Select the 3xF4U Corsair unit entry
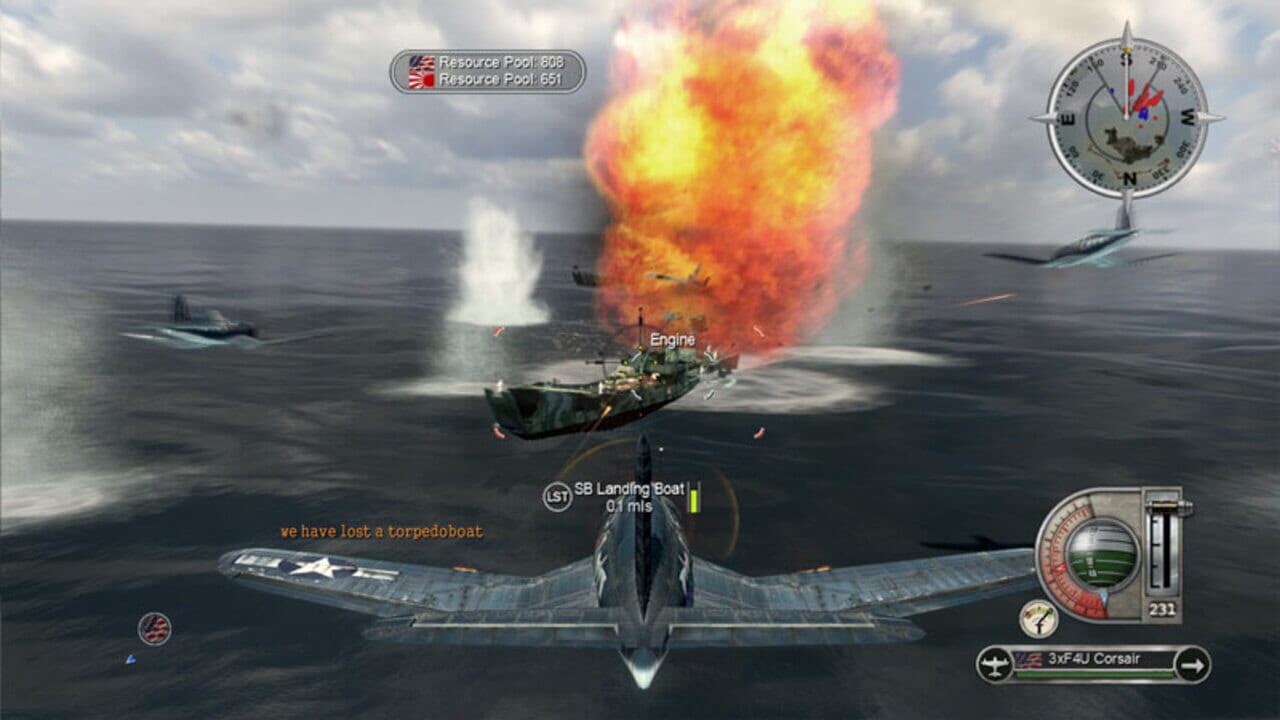Viewport: 1280px width, 720px height. (1093, 660)
